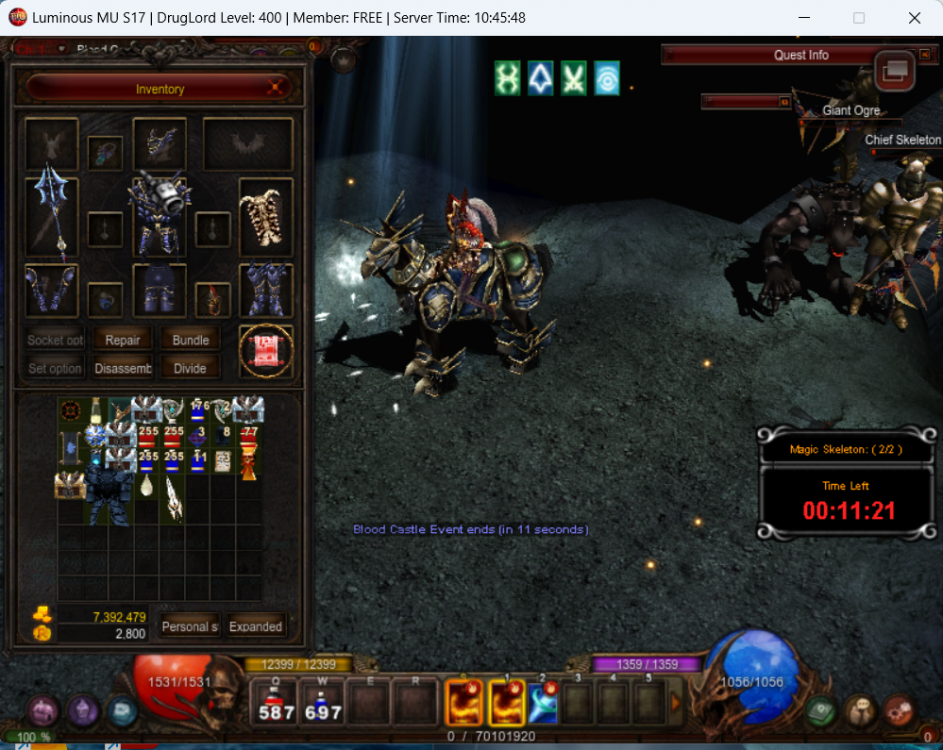The width and height of the screenshot is (943, 750).
Task: Choose the Divide button
Action: coord(190,368)
